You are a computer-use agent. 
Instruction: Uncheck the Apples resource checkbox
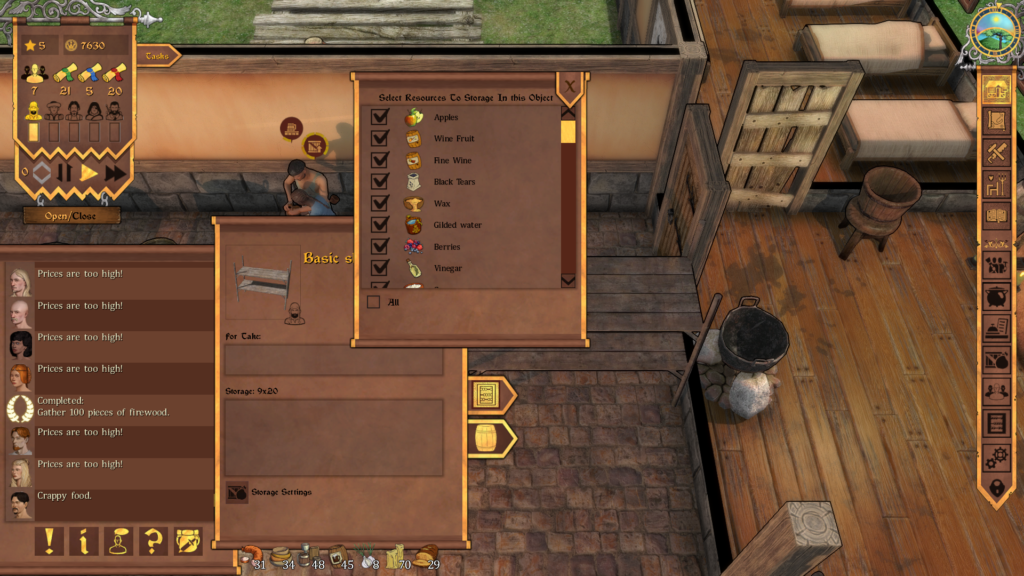(380, 118)
